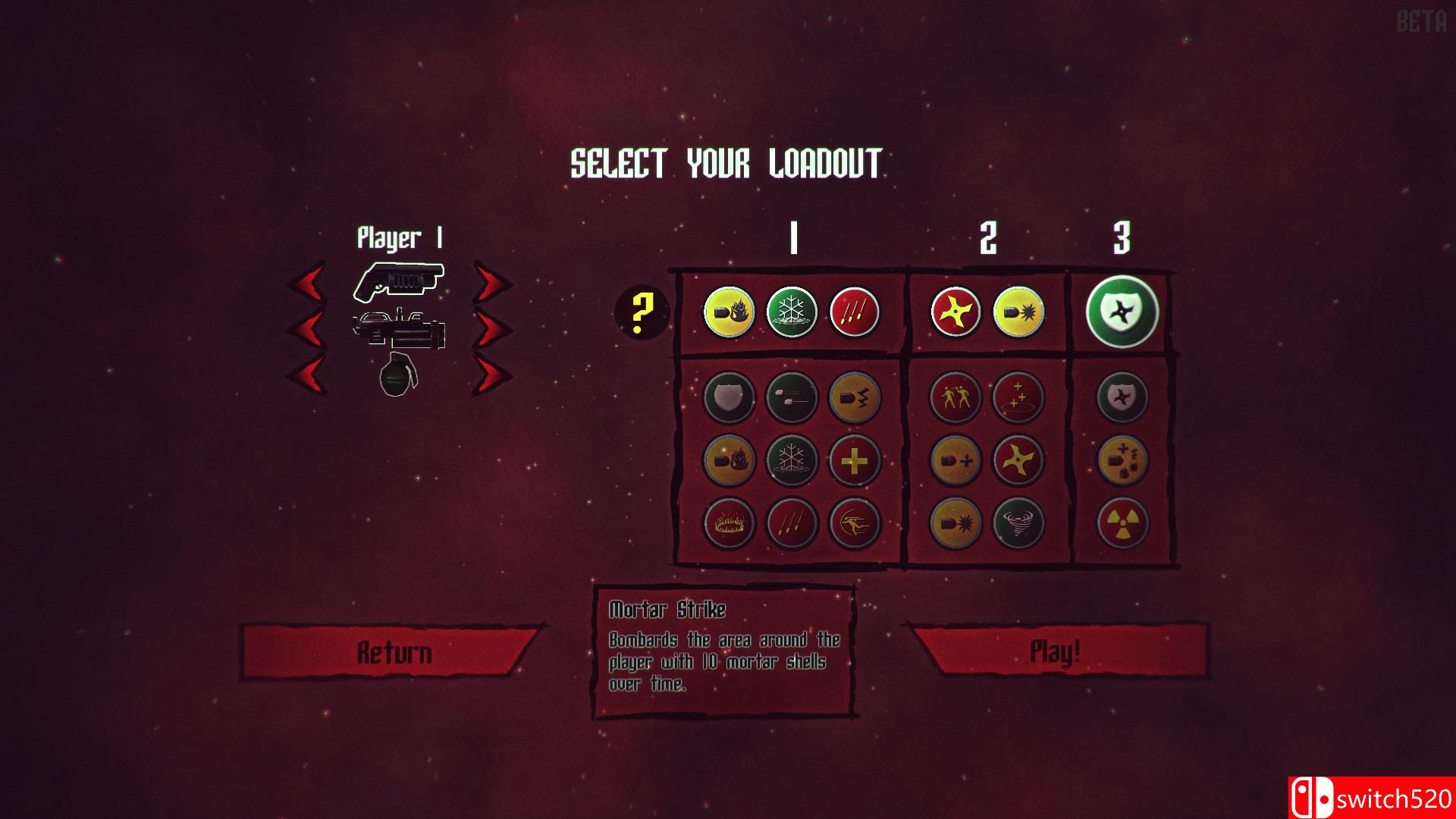Select the ring of fire perk
Image resolution: width=1456 pixels, height=819 pixels.
tap(729, 522)
